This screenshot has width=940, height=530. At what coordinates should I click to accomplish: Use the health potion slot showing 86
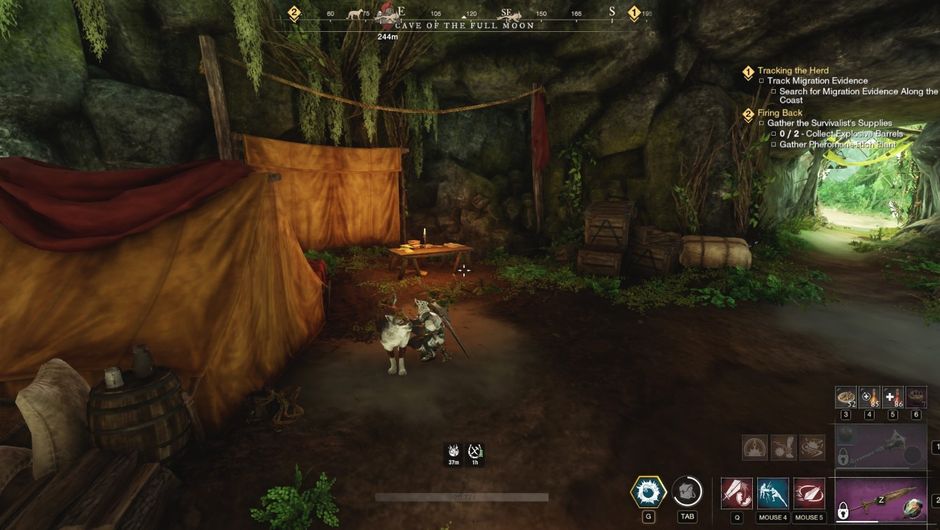893,397
